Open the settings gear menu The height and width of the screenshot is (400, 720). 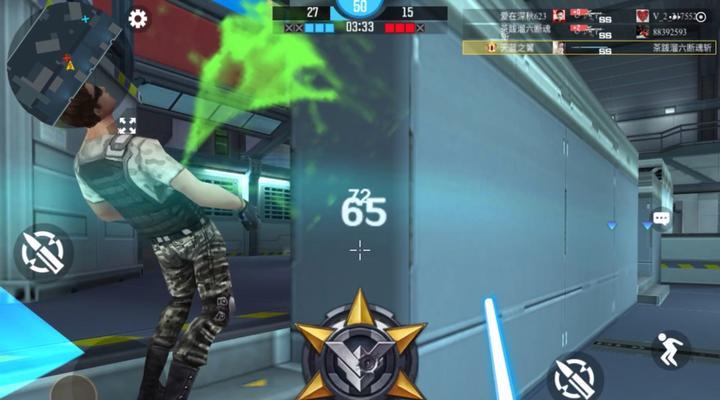click(138, 19)
